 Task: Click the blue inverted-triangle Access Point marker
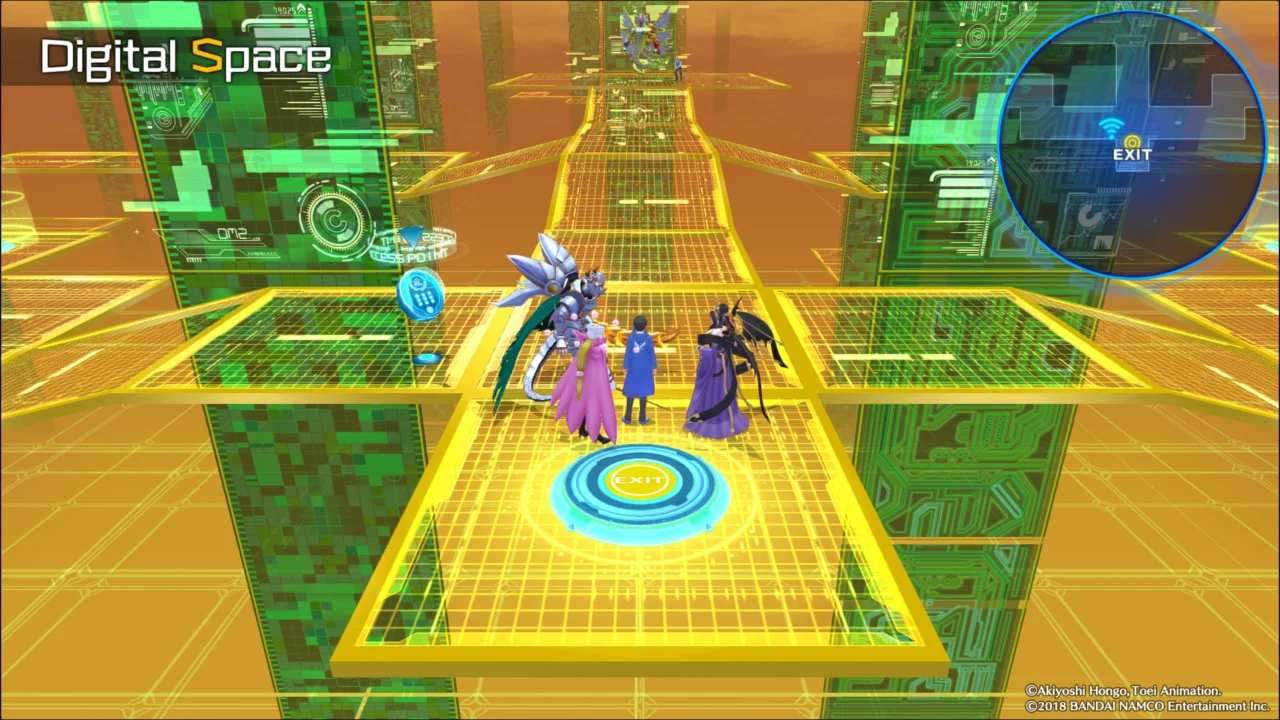coord(412,238)
